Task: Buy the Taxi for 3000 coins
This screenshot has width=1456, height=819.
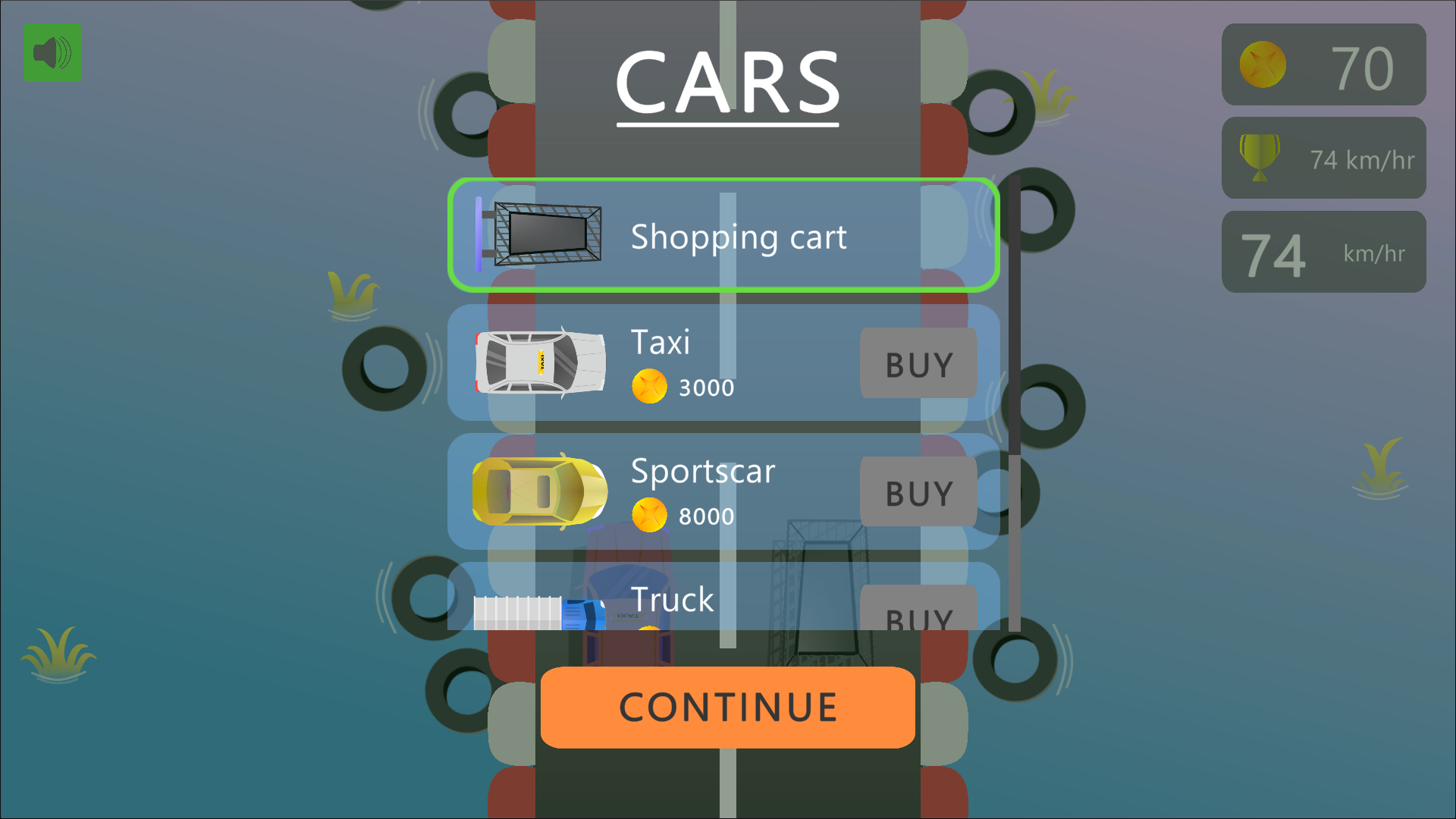Action: (918, 364)
